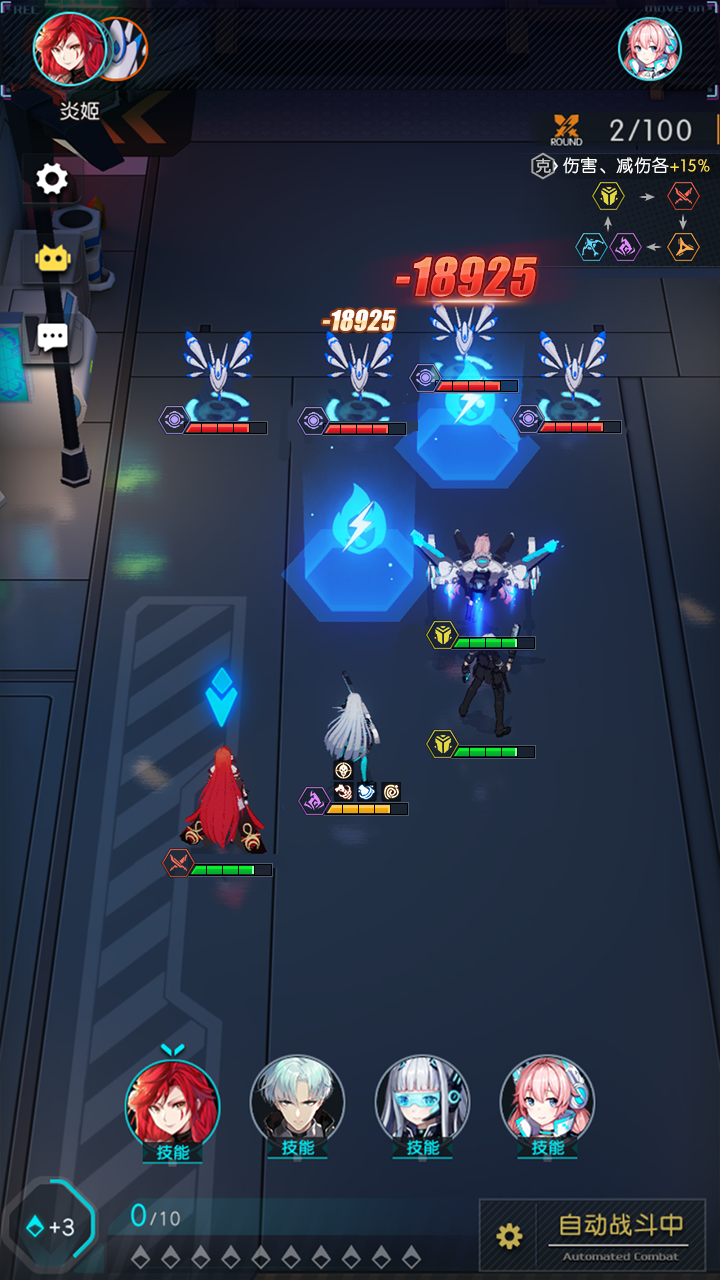Viewport: 720px width, 1280px height.
Task: Open the gear settings menu
Action: [x=52, y=180]
